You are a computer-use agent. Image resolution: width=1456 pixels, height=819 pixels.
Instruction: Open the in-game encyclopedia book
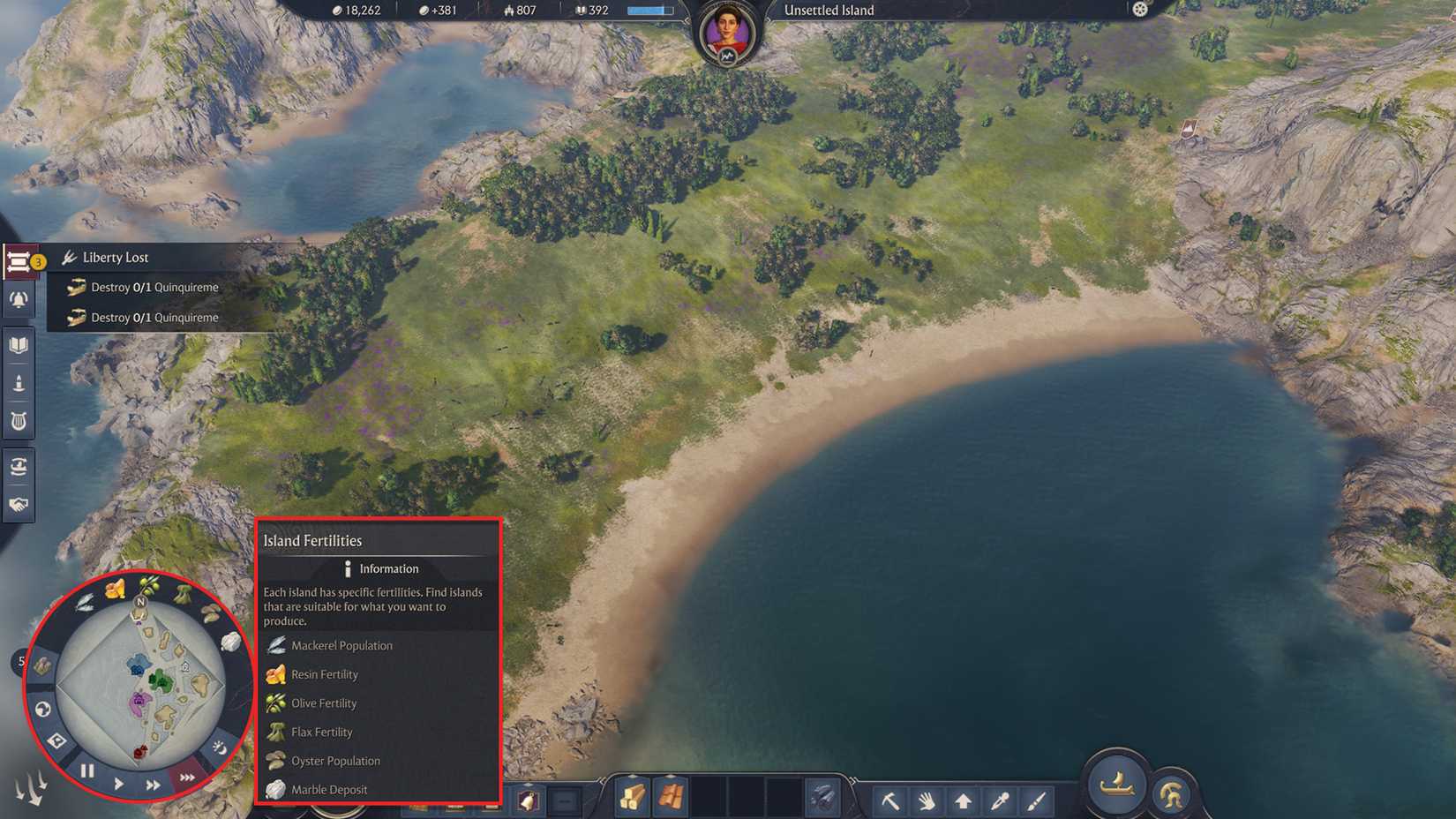[19, 346]
